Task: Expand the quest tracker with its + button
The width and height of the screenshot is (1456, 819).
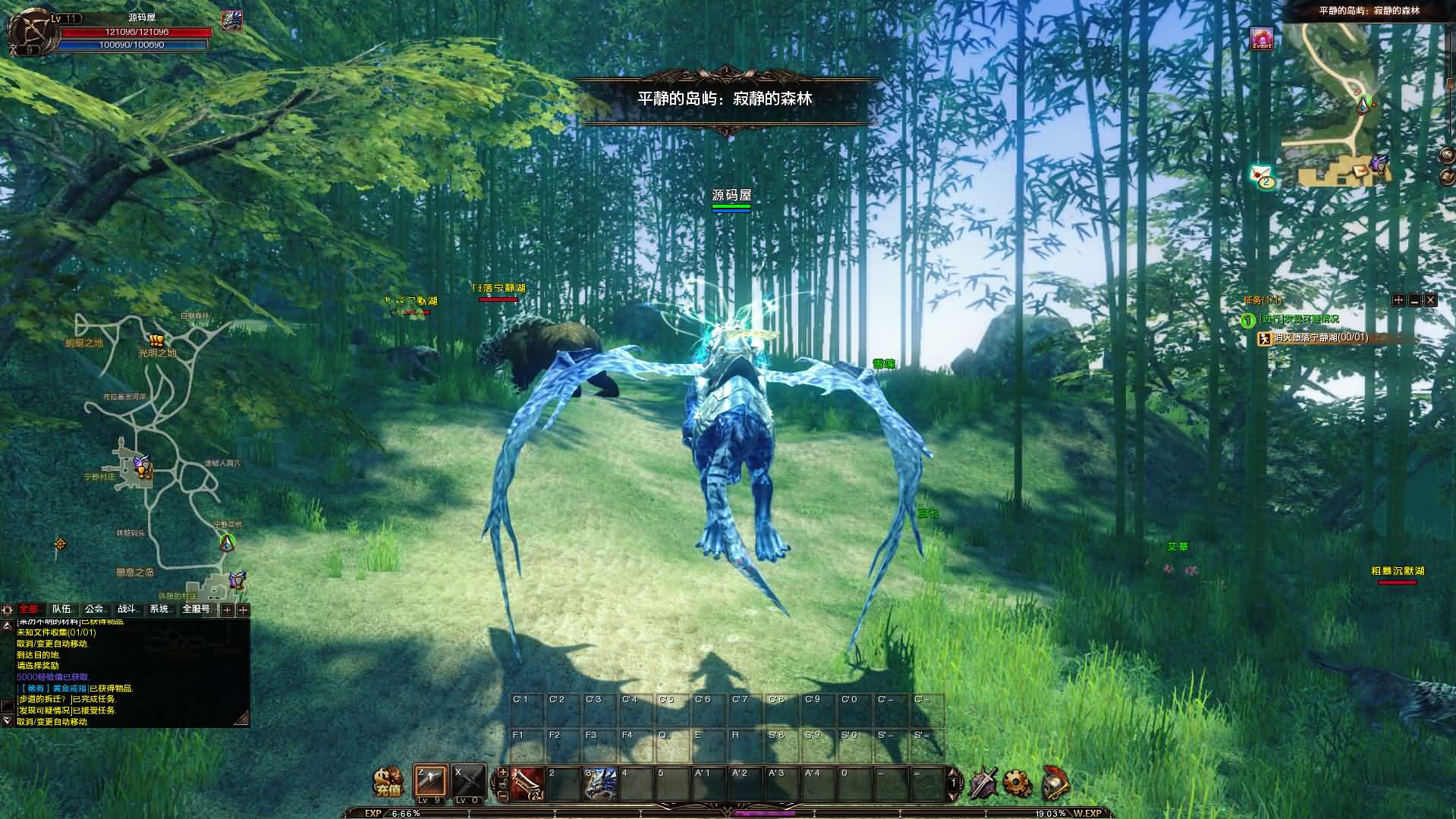Action: tap(1398, 300)
